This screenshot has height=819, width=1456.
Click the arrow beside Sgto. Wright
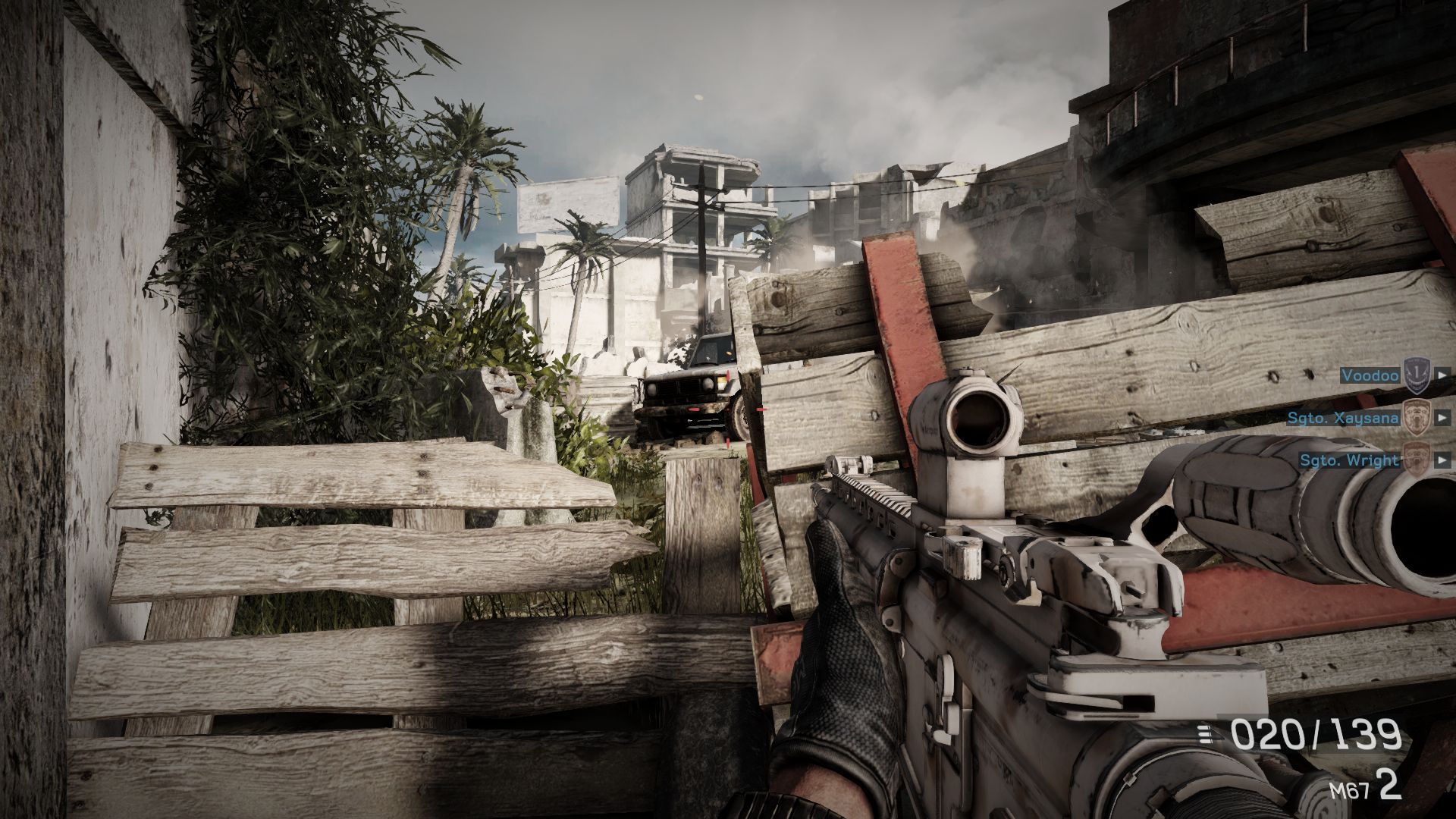tap(1440, 460)
